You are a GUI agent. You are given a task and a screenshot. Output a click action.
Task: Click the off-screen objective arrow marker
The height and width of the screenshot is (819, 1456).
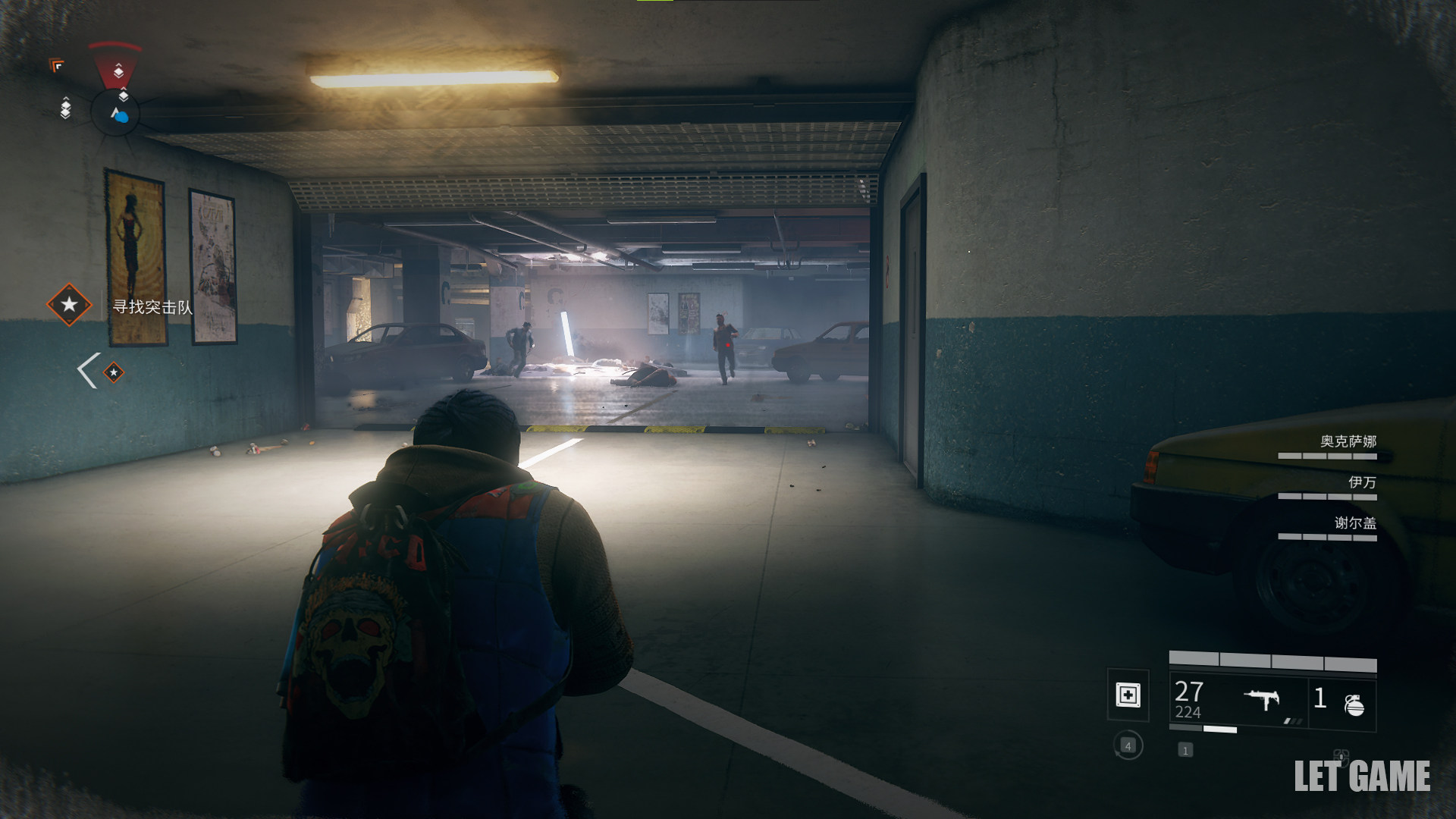(101, 372)
